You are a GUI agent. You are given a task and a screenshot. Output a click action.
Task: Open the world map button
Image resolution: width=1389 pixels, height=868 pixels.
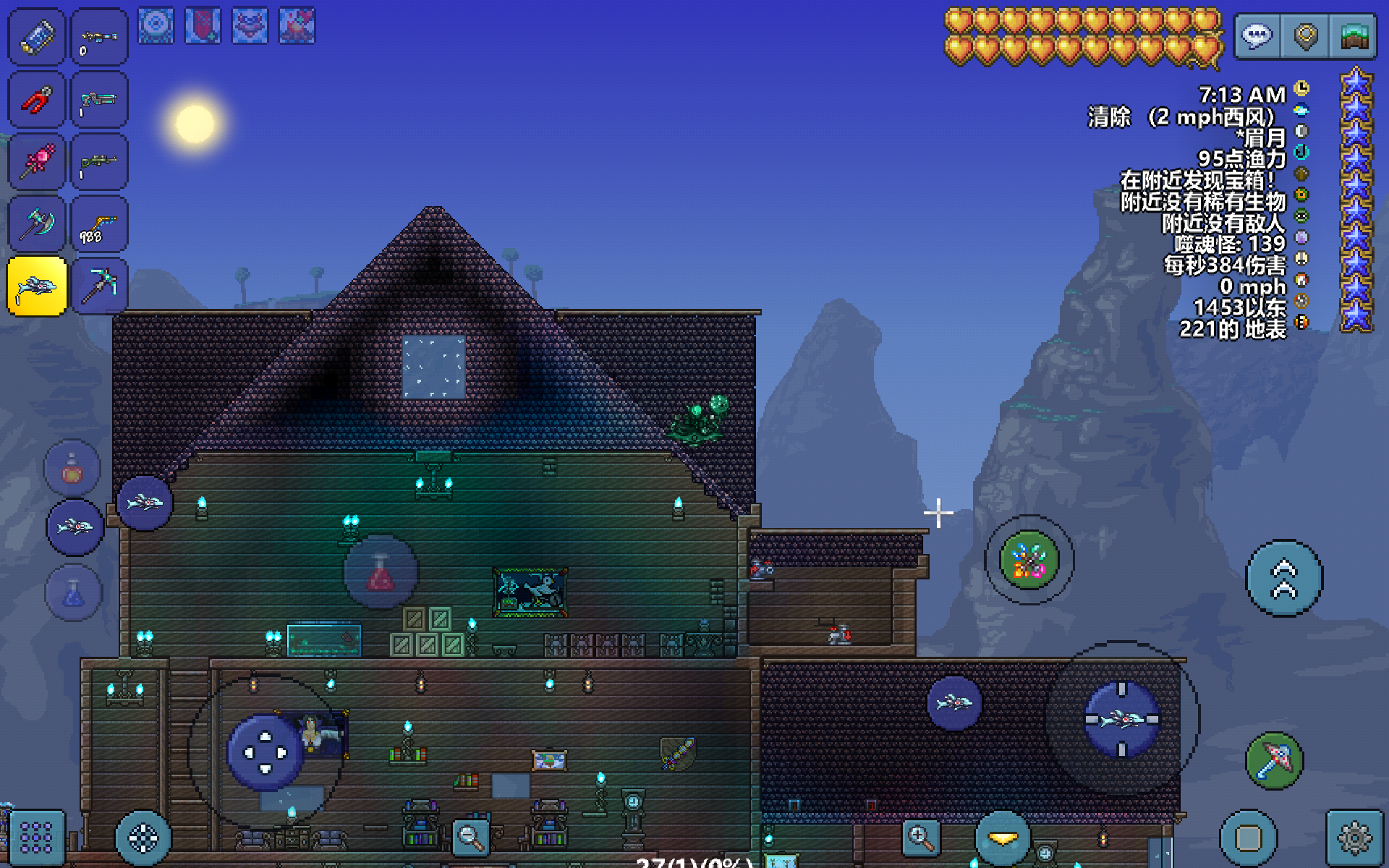[1354, 35]
